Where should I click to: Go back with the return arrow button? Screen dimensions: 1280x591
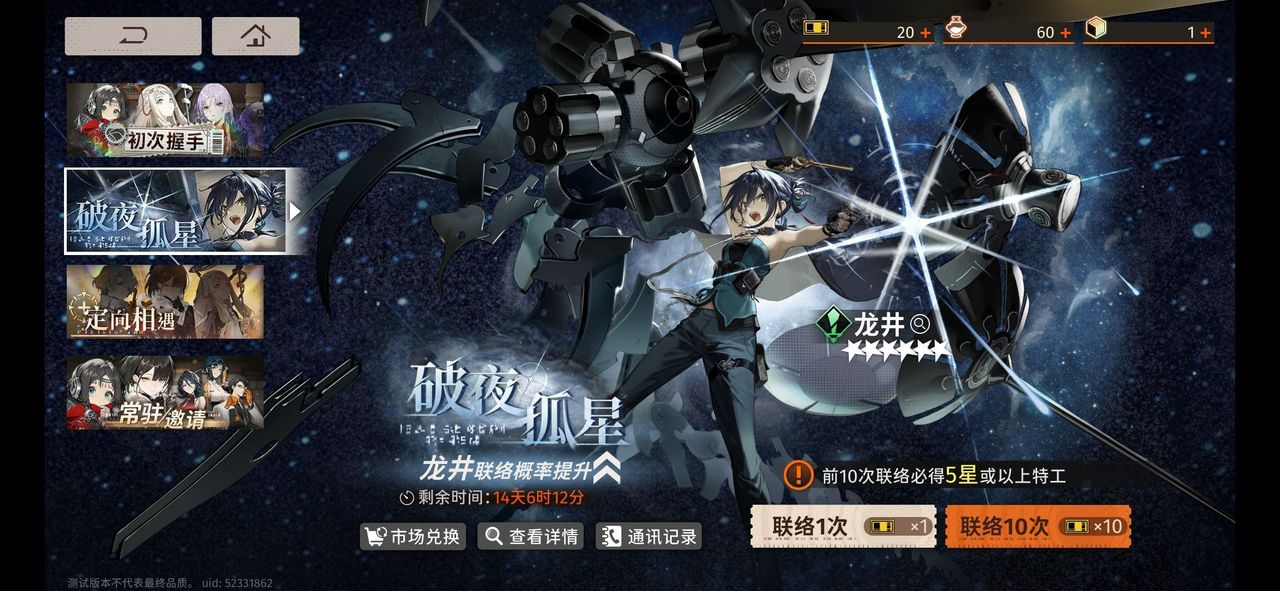tap(133, 36)
